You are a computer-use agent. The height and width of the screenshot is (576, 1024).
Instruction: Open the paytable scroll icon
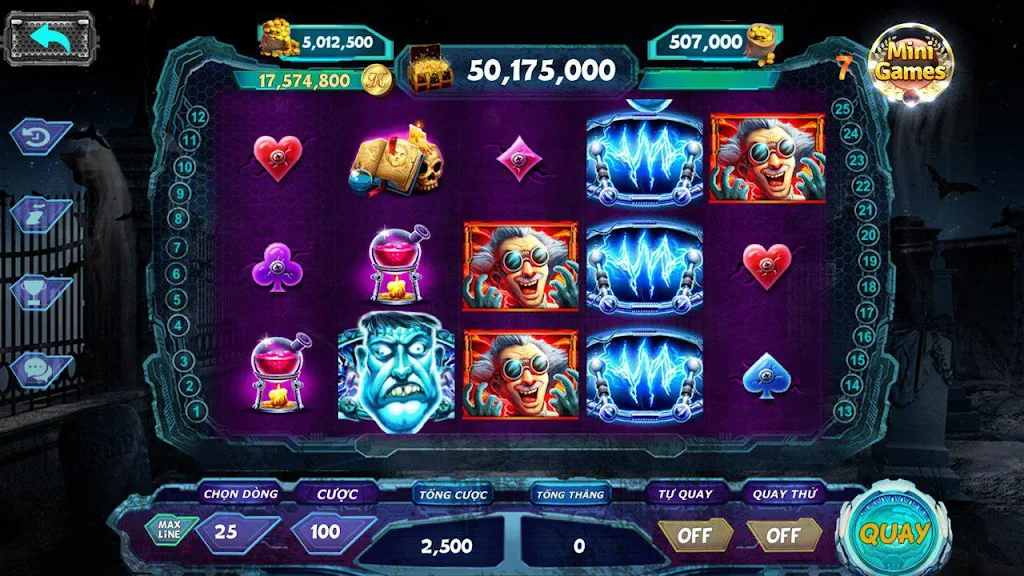tap(42, 212)
